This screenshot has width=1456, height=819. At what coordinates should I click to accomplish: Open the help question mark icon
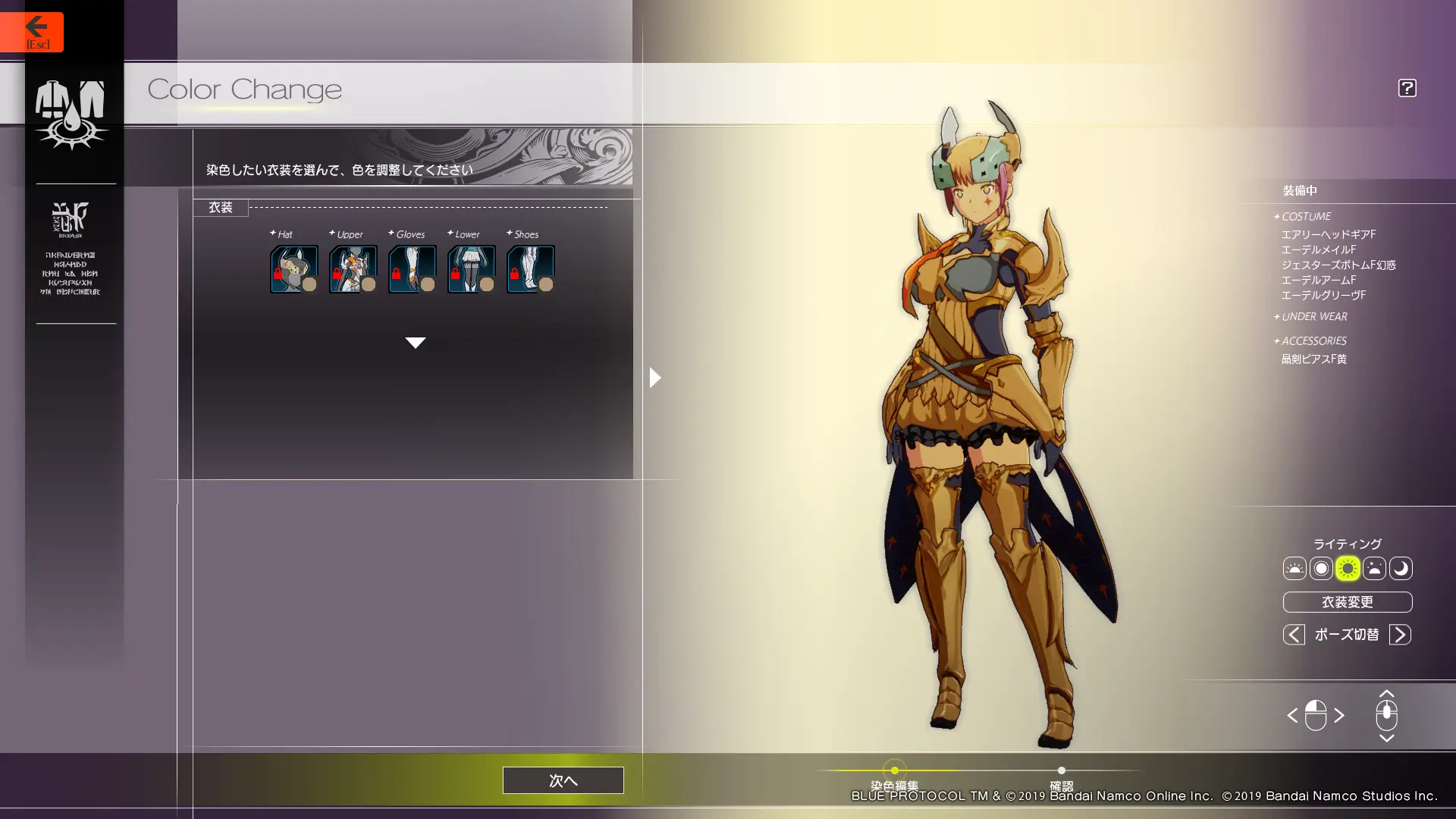1407,88
